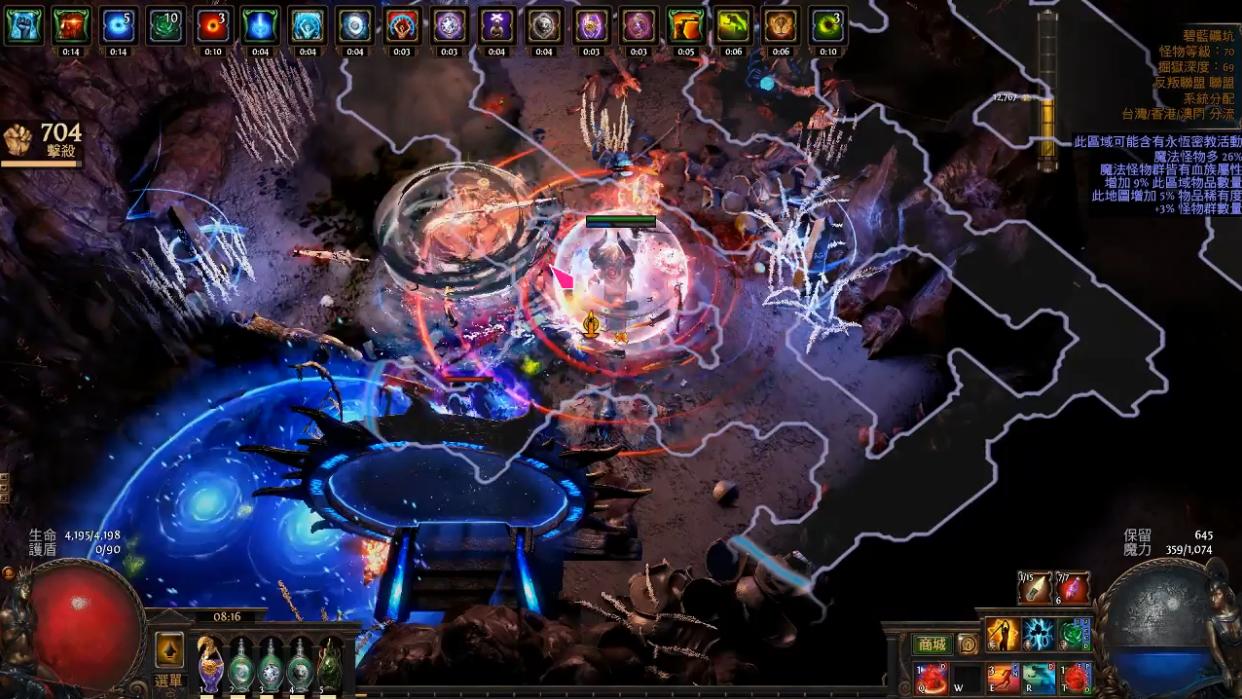Viewport: 1242px width, 699px height.
Task: Use the purple flask in slot 1
Action: click(211, 663)
